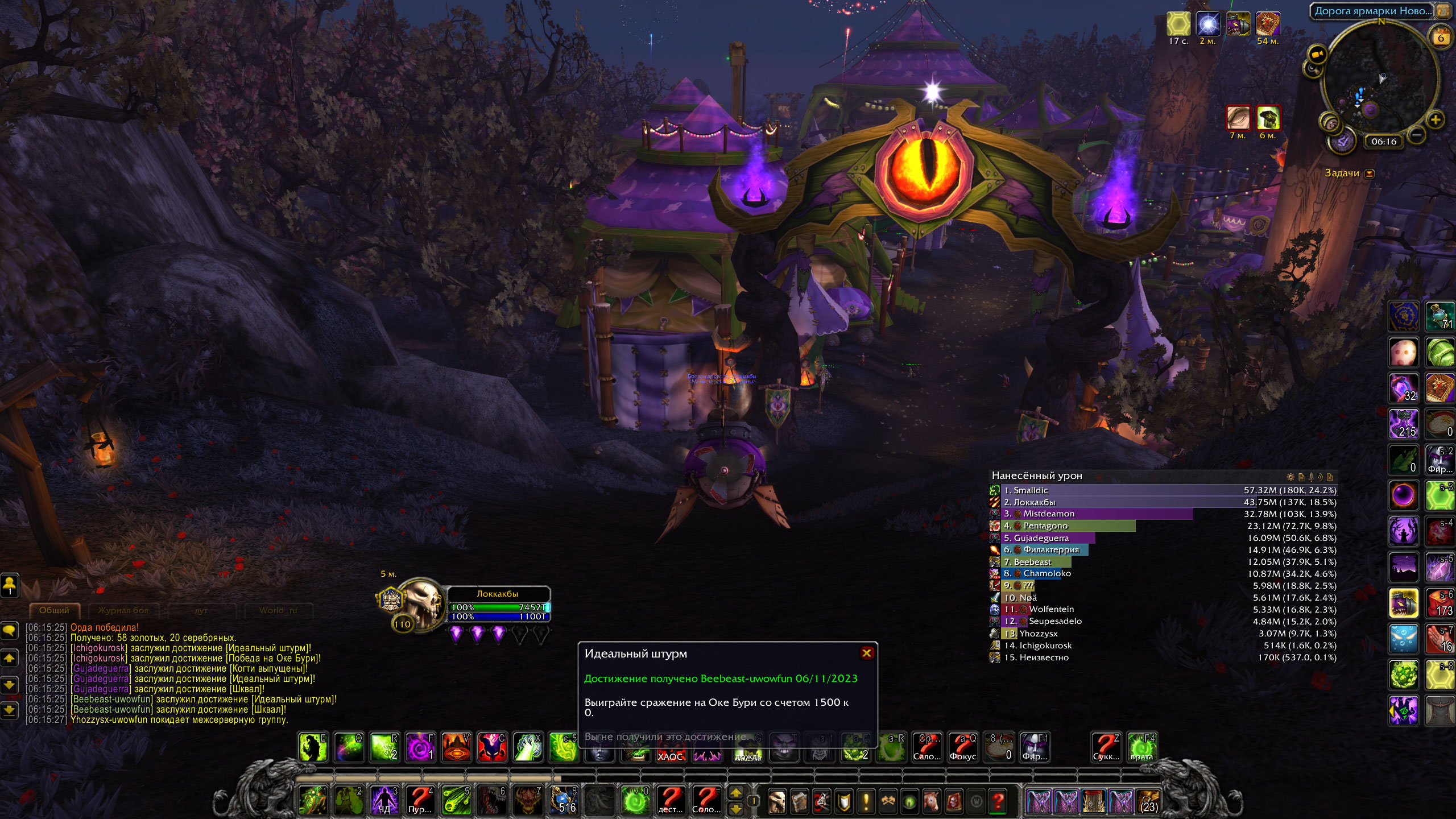This screenshot has width=1456, height=819.
Task: Jump chat to the bottom with the underlined arrow
Action: (10, 710)
